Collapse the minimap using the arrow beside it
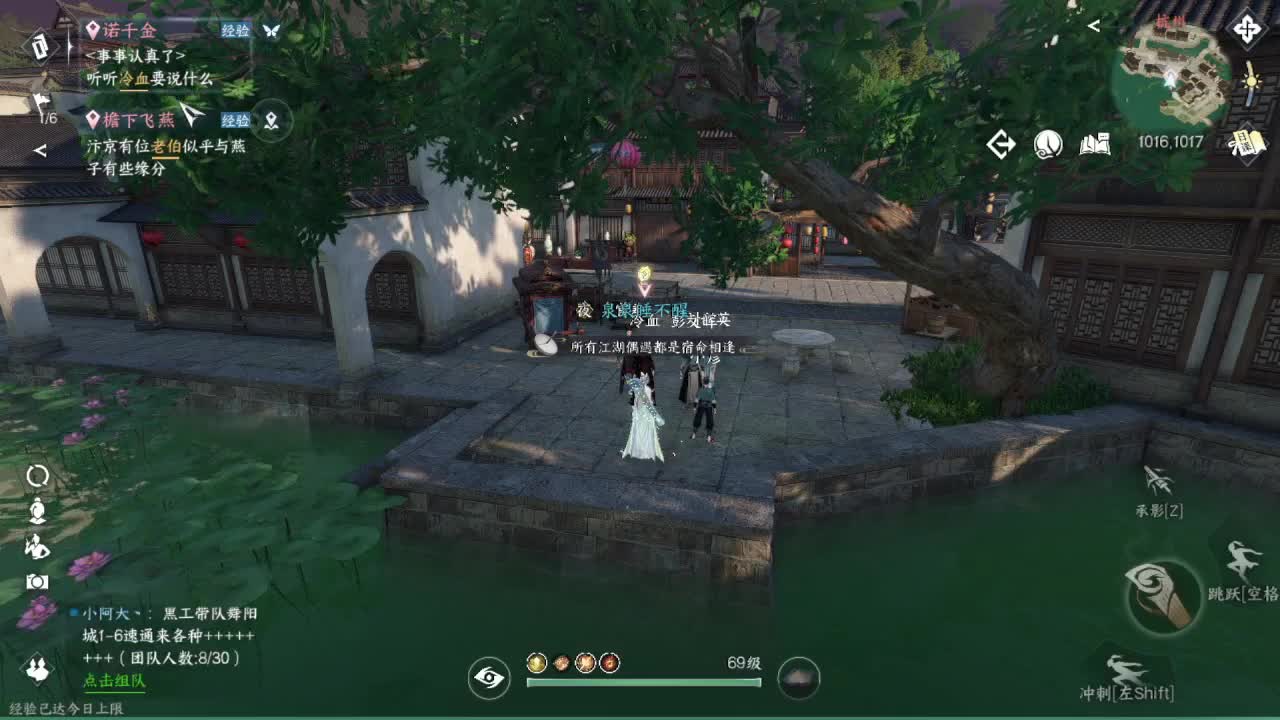This screenshot has height=720, width=1280. tap(1094, 26)
